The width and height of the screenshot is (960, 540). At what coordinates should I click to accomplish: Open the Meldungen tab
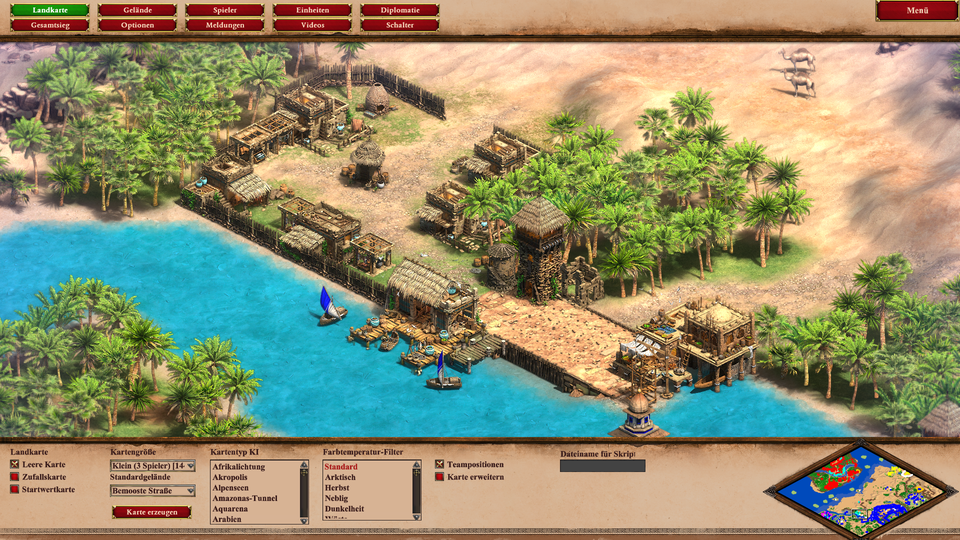coord(225,25)
